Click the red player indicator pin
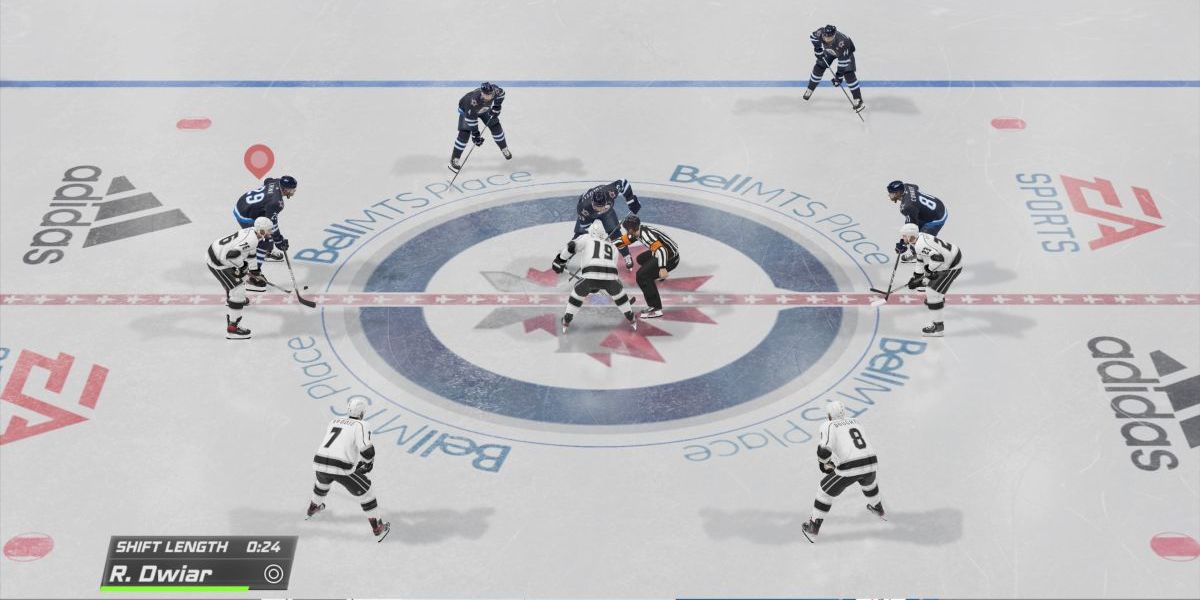1200x600 pixels. (259, 159)
